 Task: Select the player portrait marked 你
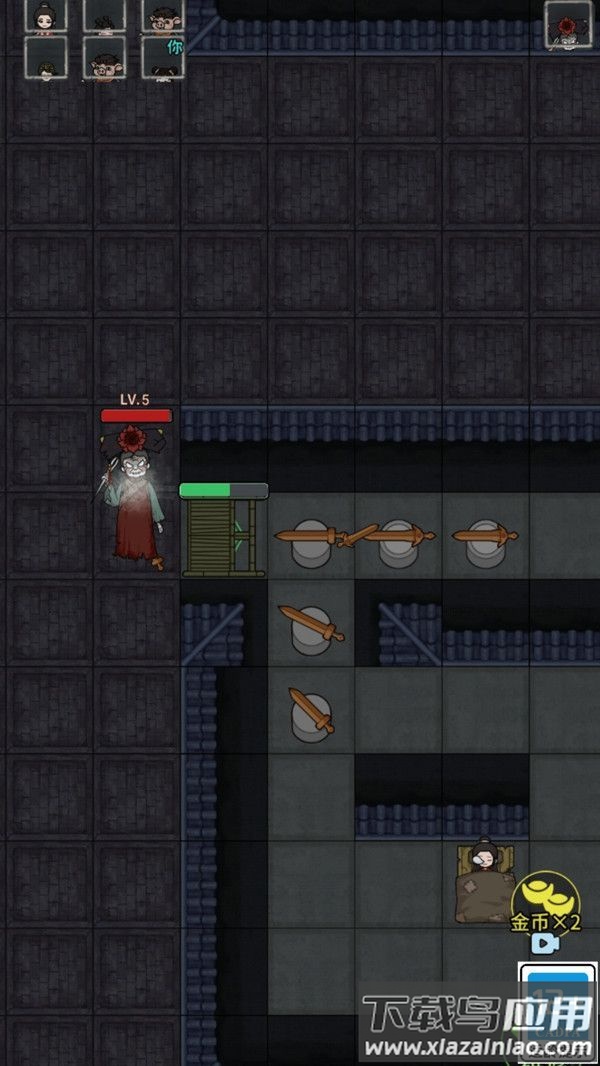click(x=162, y=58)
